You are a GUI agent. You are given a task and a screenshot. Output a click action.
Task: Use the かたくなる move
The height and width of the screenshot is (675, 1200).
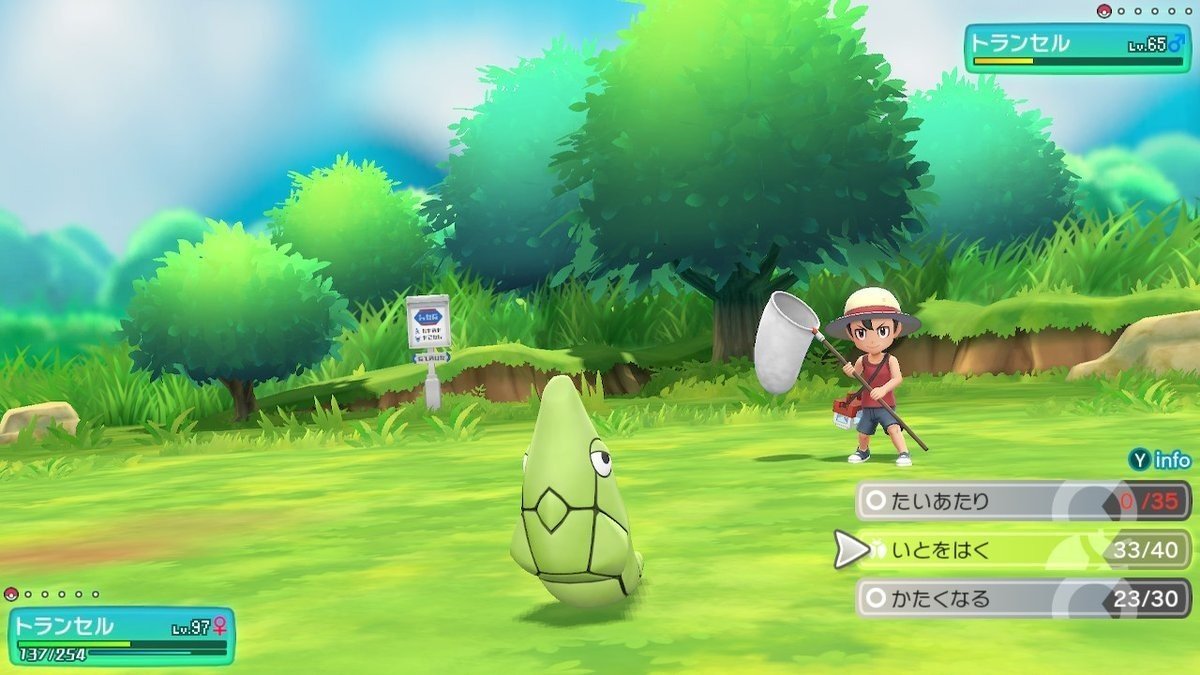coord(1020,598)
